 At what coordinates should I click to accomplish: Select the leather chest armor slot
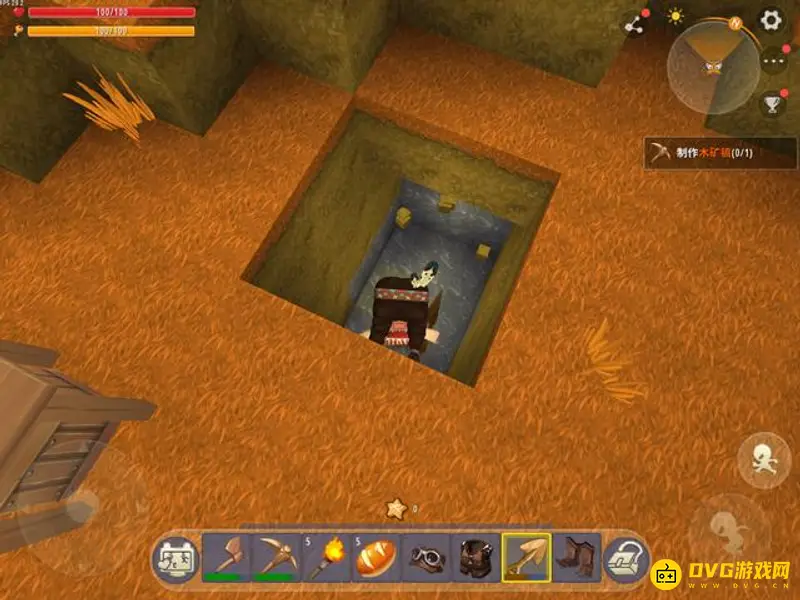click(x=476, y=557)
